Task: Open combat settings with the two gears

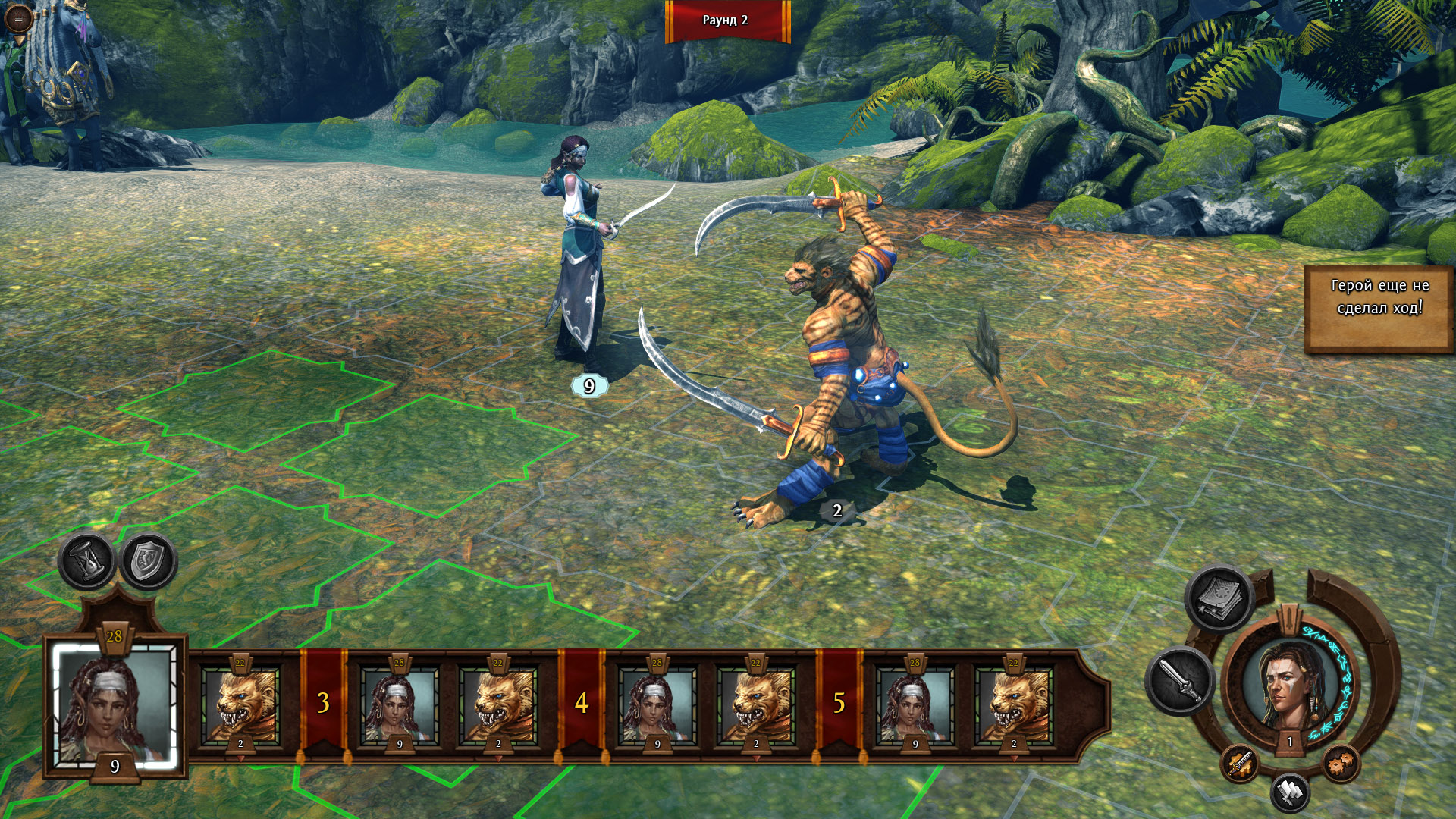Action: click(x=1341, y=763)
